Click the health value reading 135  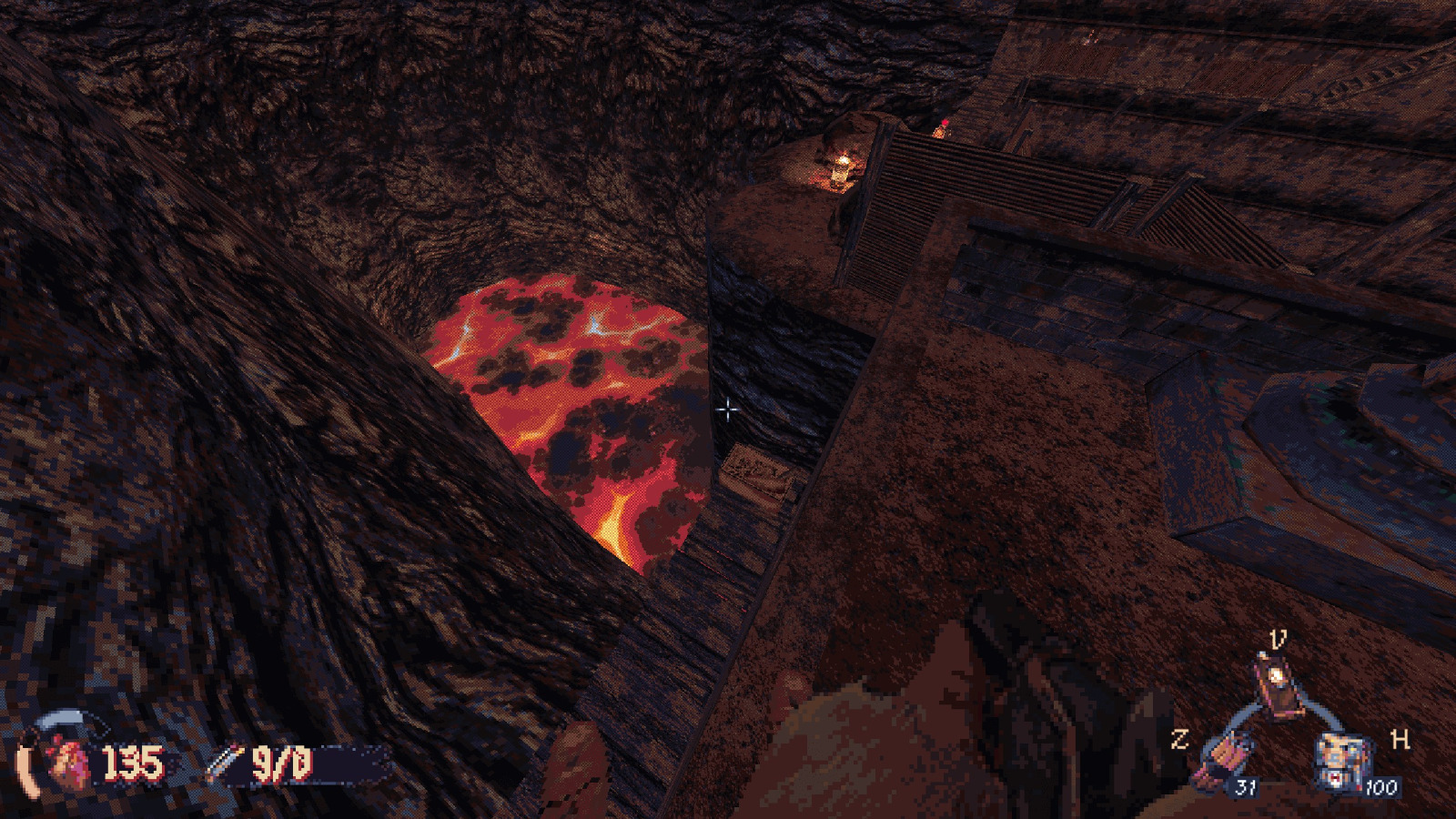(x=134, y=764)
